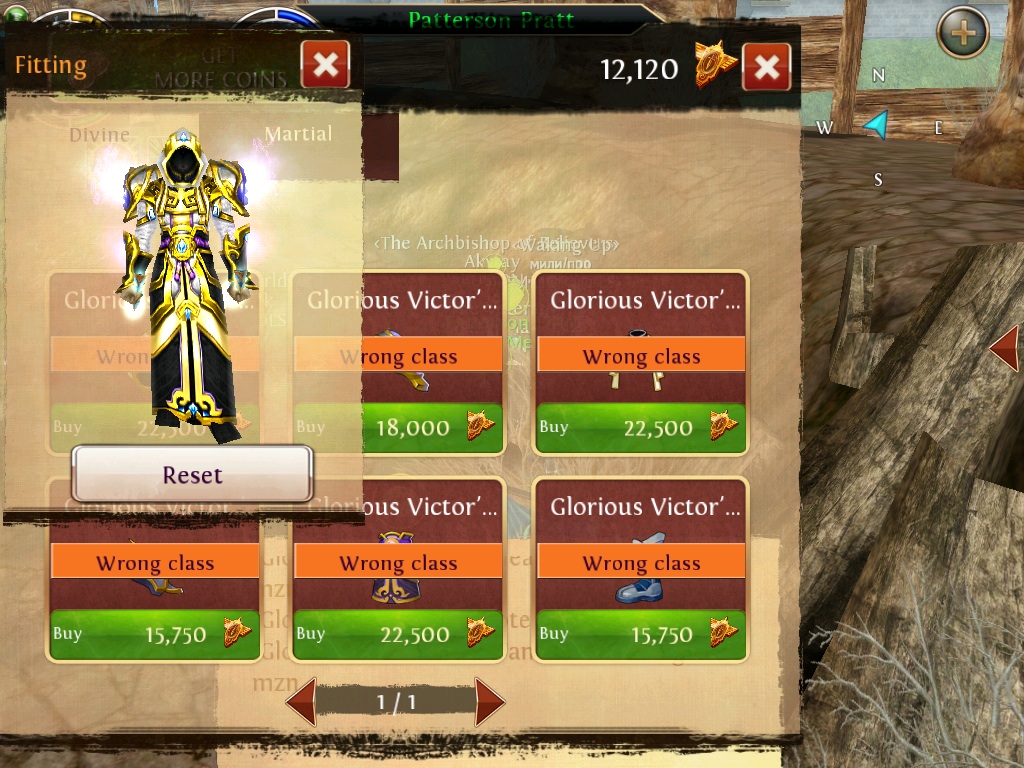Reset the fitting preview outfit
1024x768 pixels.
click(x=192, y=474)
